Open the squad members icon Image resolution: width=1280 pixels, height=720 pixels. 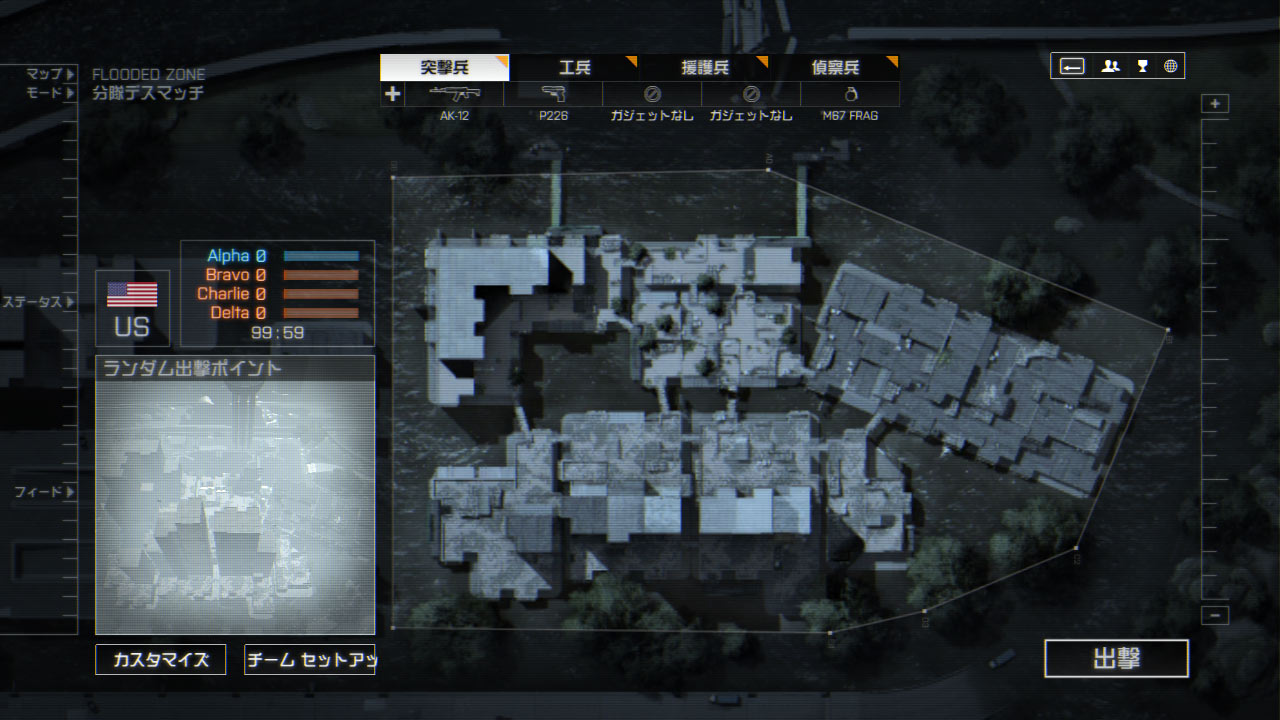coord(1110,66)
